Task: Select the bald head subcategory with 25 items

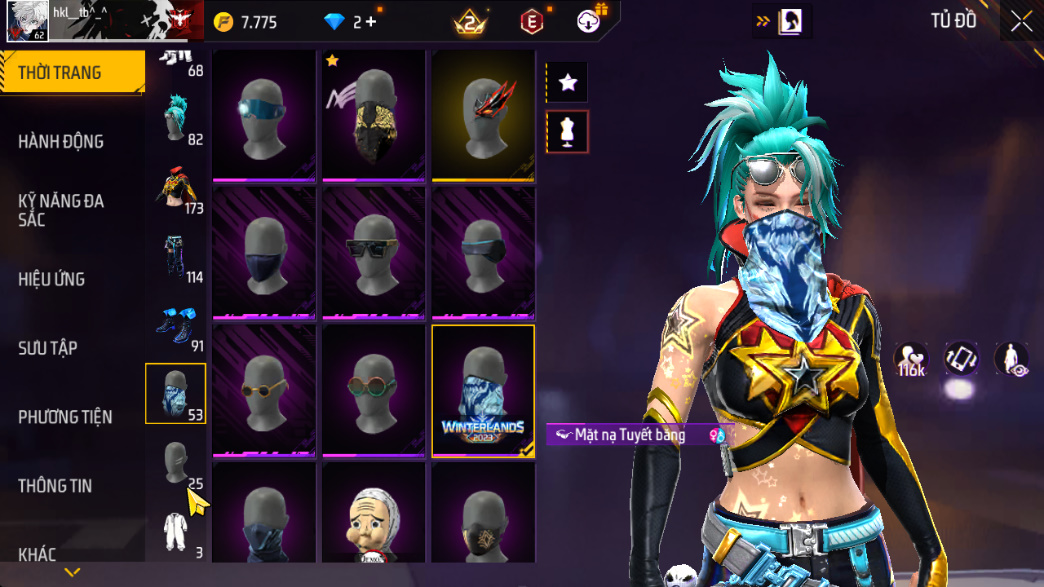Action: pyautogui.click(x=177, y=464)
